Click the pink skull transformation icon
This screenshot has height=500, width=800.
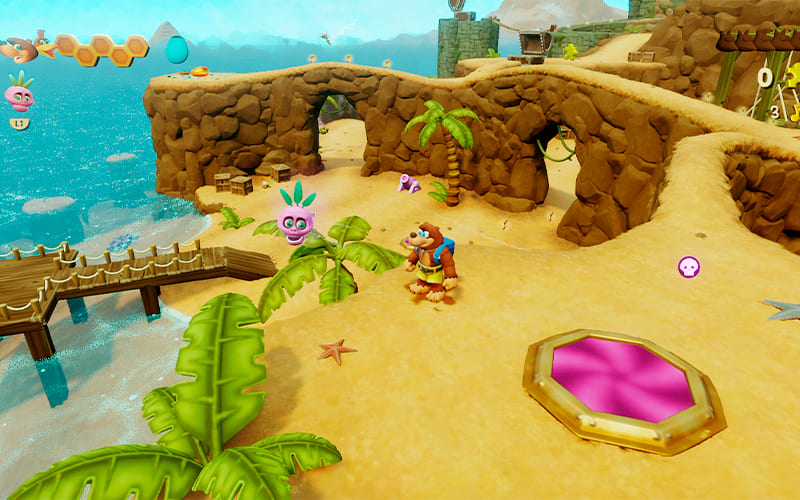(x=19, y=95)
